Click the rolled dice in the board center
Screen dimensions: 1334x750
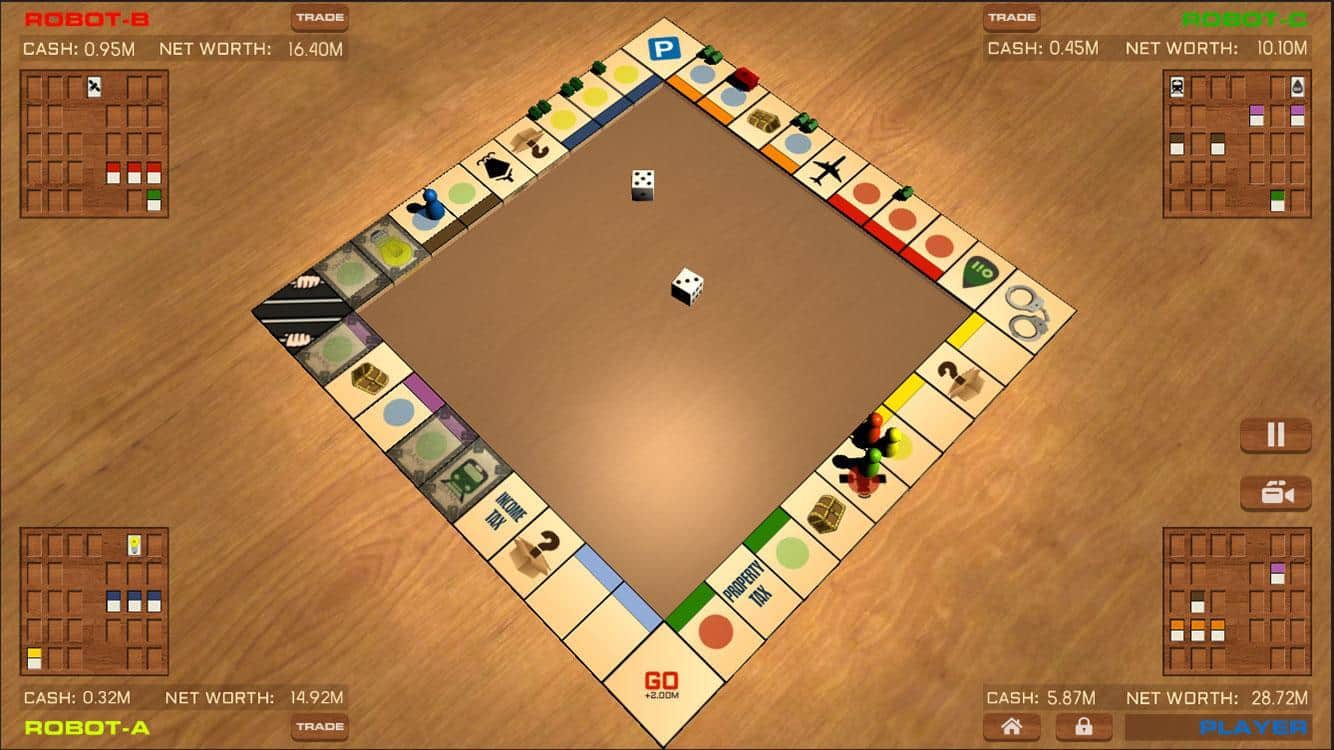tap(686, 287)
